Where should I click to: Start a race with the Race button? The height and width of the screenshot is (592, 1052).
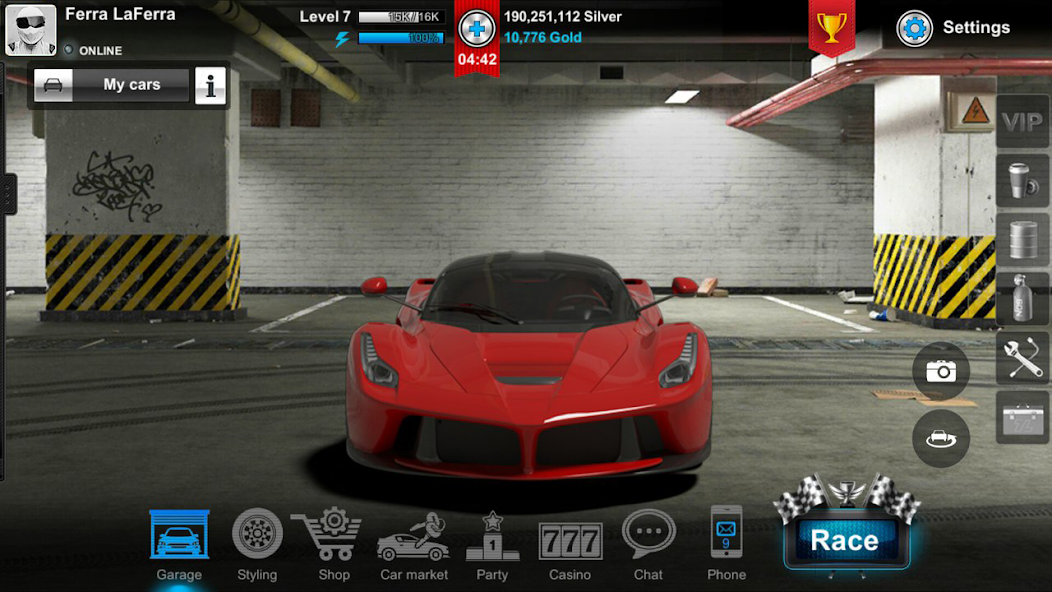pyautogui.click(x=845, y=540)
